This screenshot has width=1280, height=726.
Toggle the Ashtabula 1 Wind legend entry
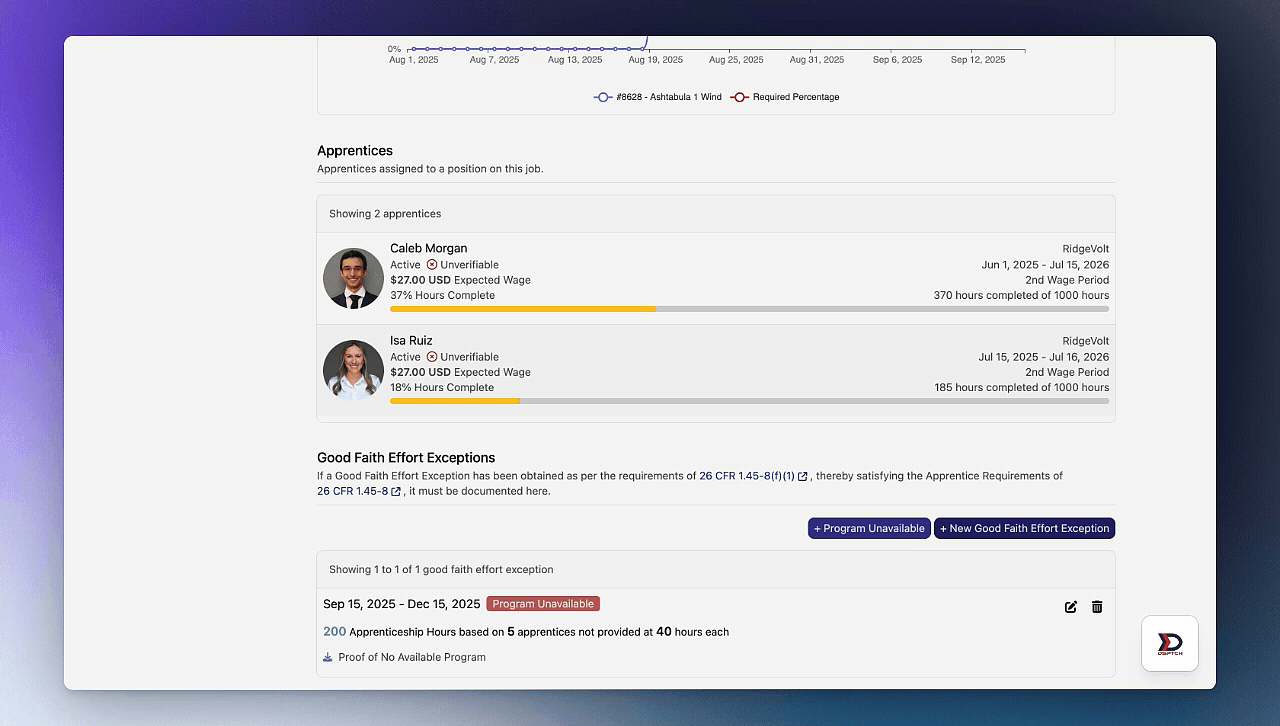tap(658, 97)
